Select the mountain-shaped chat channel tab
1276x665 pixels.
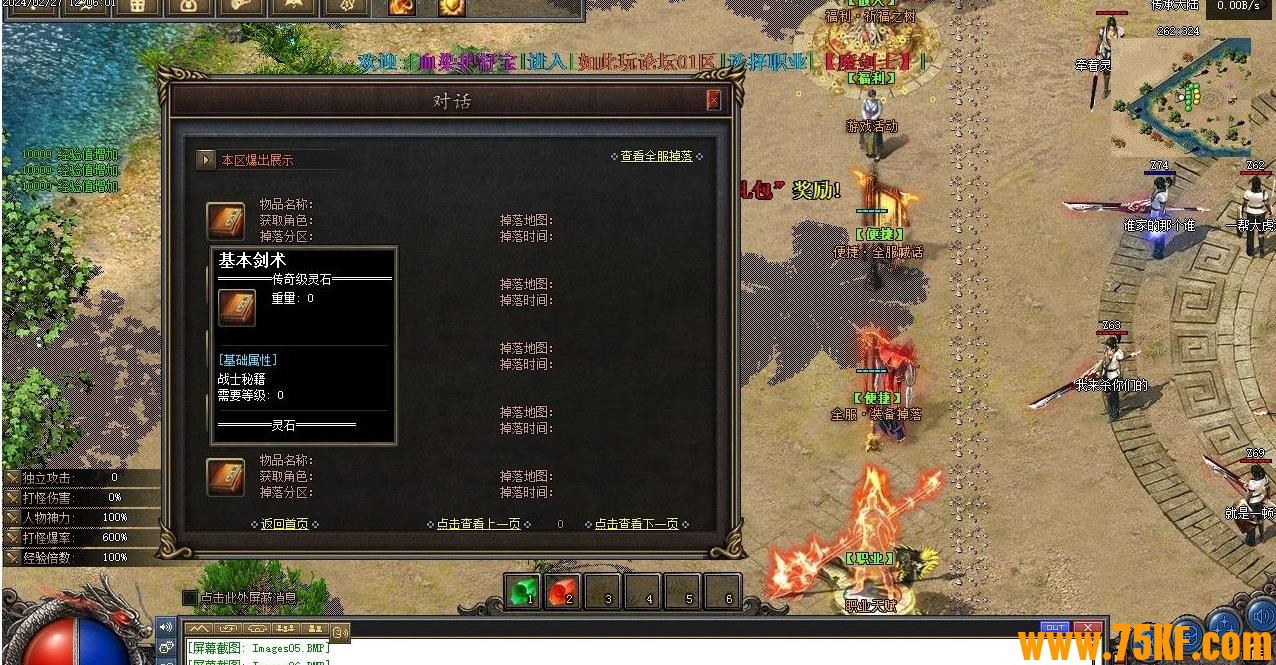click(x=200, y=629)
